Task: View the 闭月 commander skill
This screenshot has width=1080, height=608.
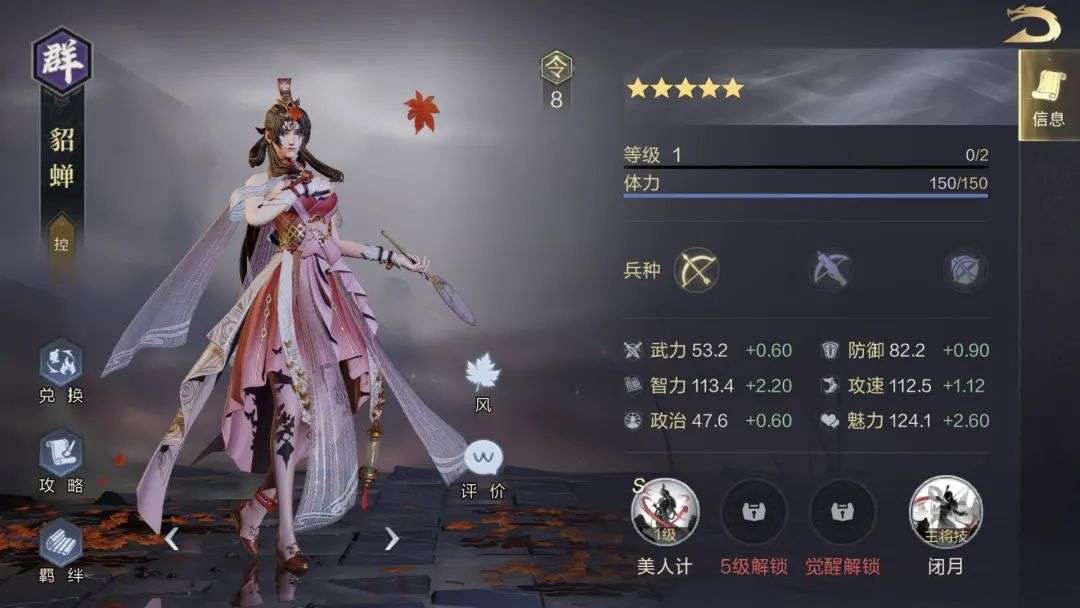Action: (945, 513)
